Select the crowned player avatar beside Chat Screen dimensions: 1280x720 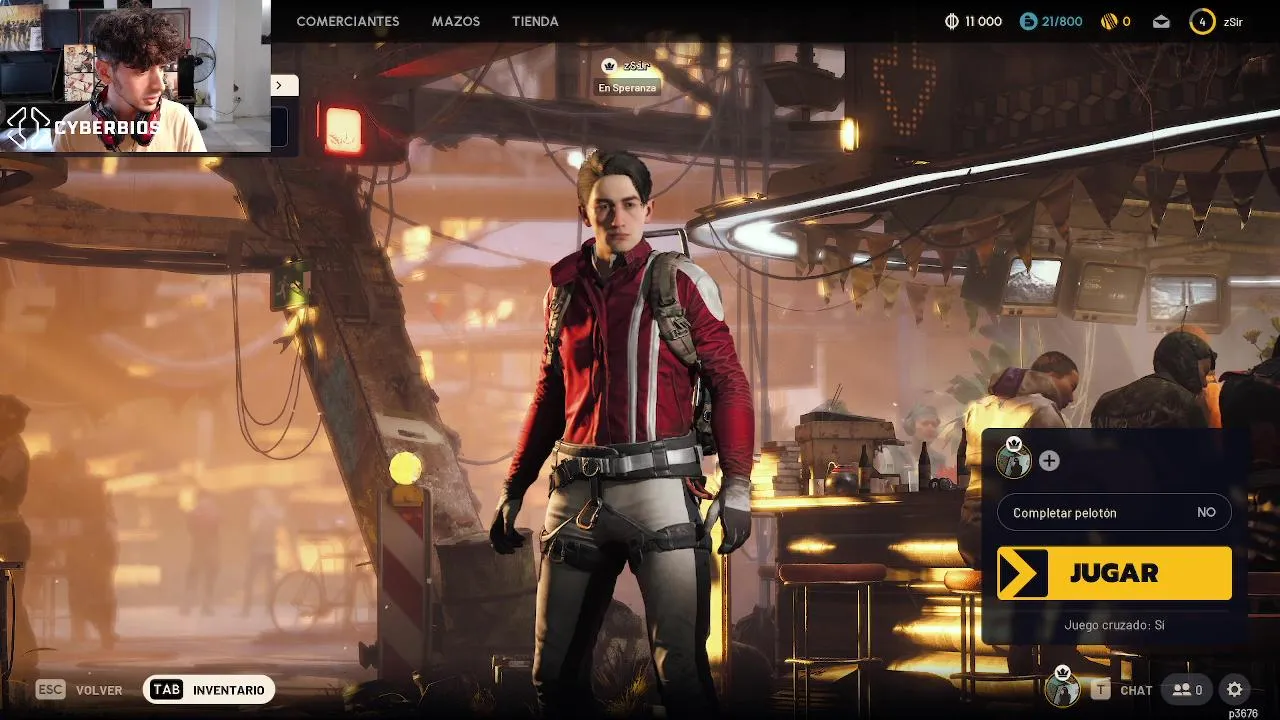(1062, 689)
